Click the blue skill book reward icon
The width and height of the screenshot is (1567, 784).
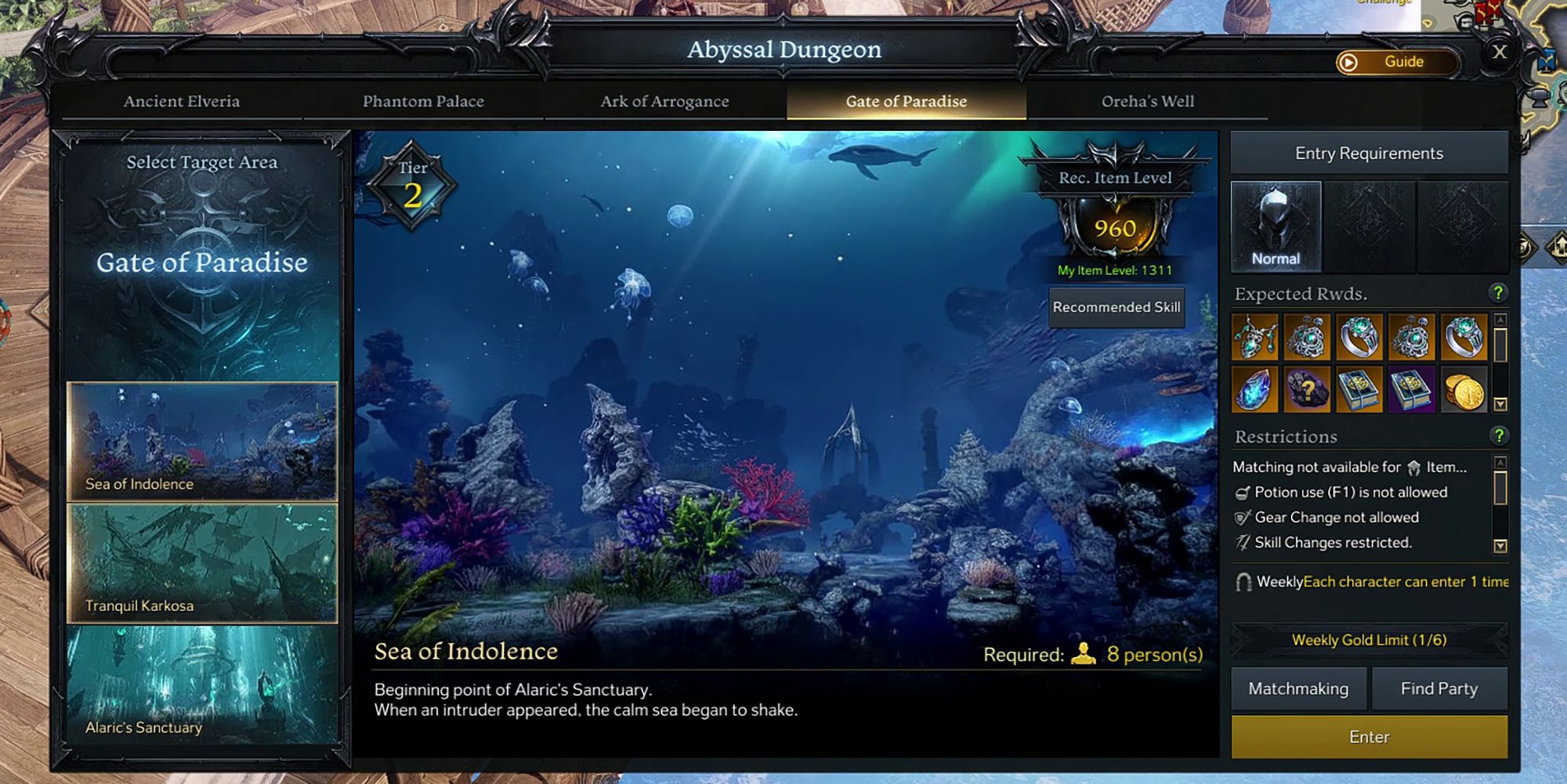pos(1359,389)
